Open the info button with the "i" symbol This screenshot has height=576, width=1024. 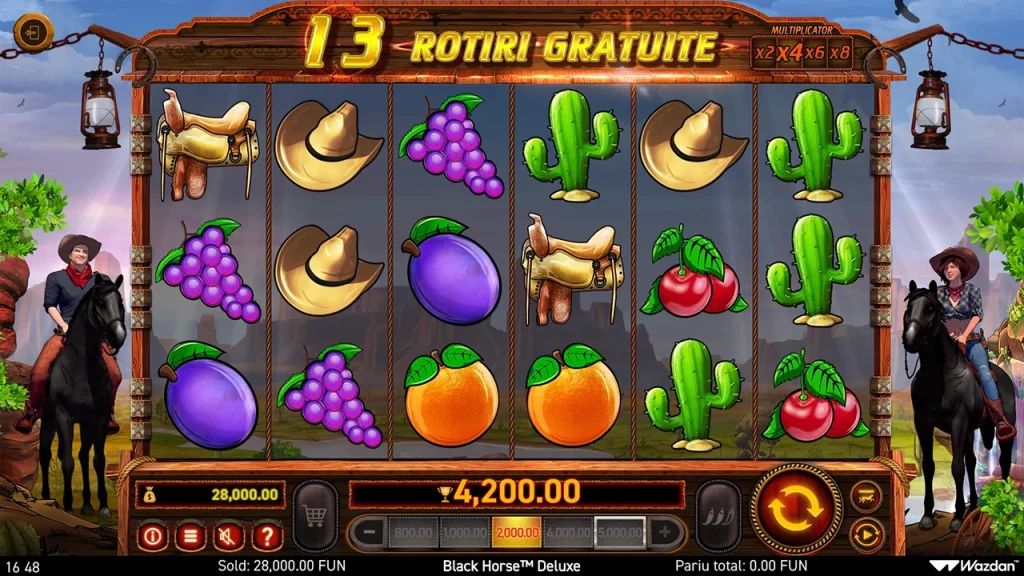click(153, 536)
